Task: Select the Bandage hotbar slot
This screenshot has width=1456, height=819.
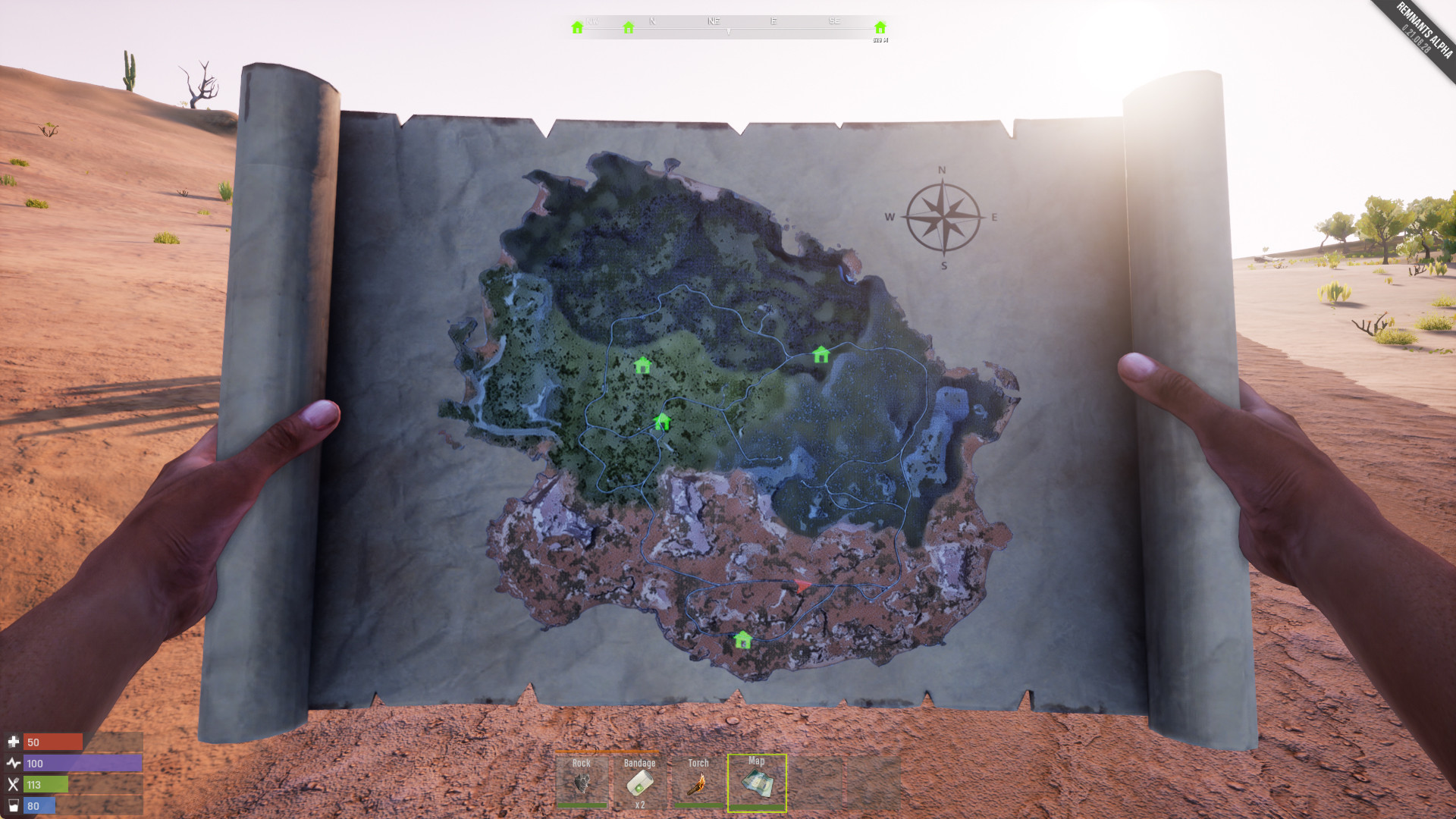Action: (639, 783)
